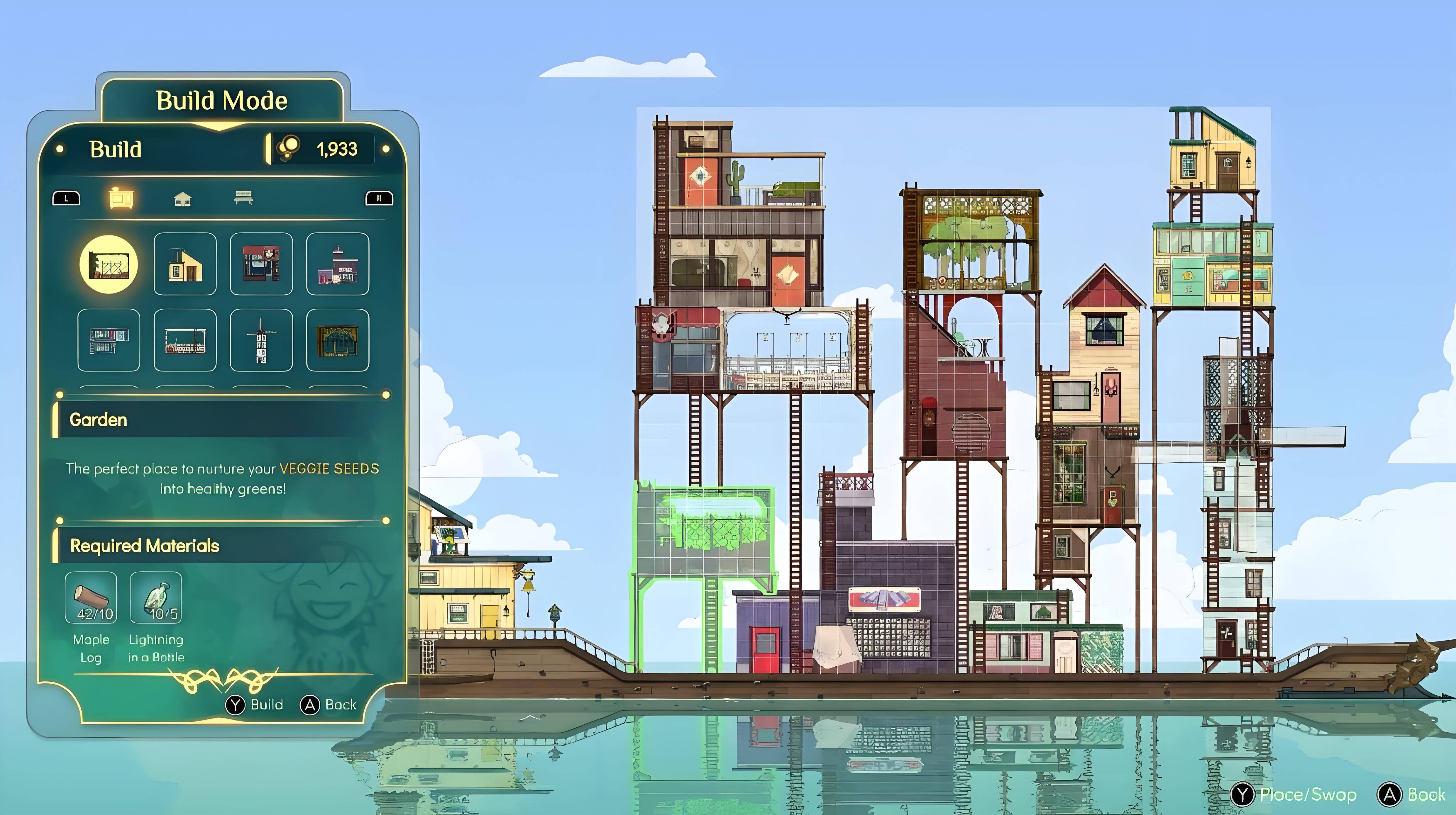This screenshot has height=815, width=1456.
Task: Click the coin icon beside 1,933
Action: 289,147
